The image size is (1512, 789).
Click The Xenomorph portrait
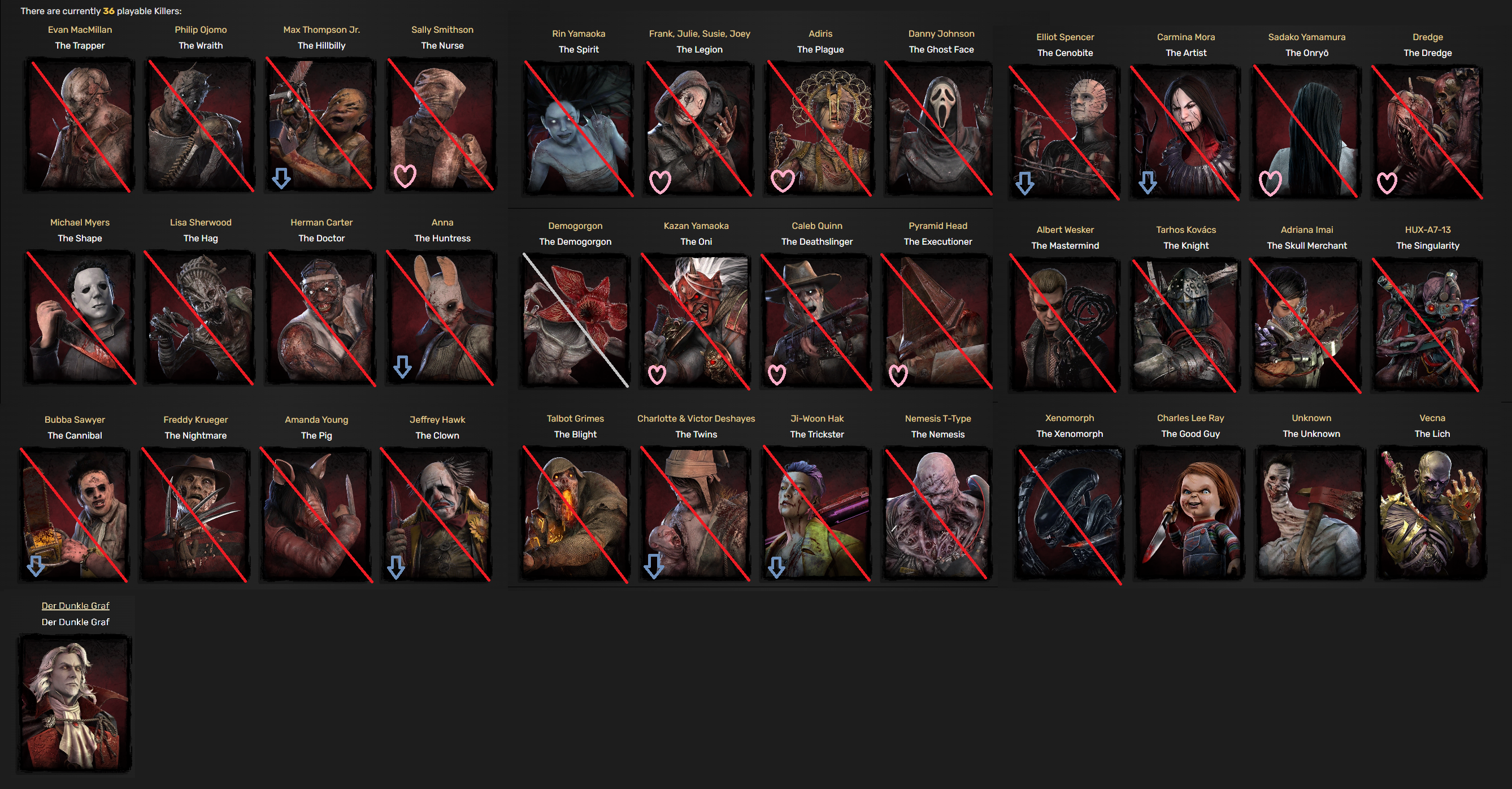(x=1069, y=515)
